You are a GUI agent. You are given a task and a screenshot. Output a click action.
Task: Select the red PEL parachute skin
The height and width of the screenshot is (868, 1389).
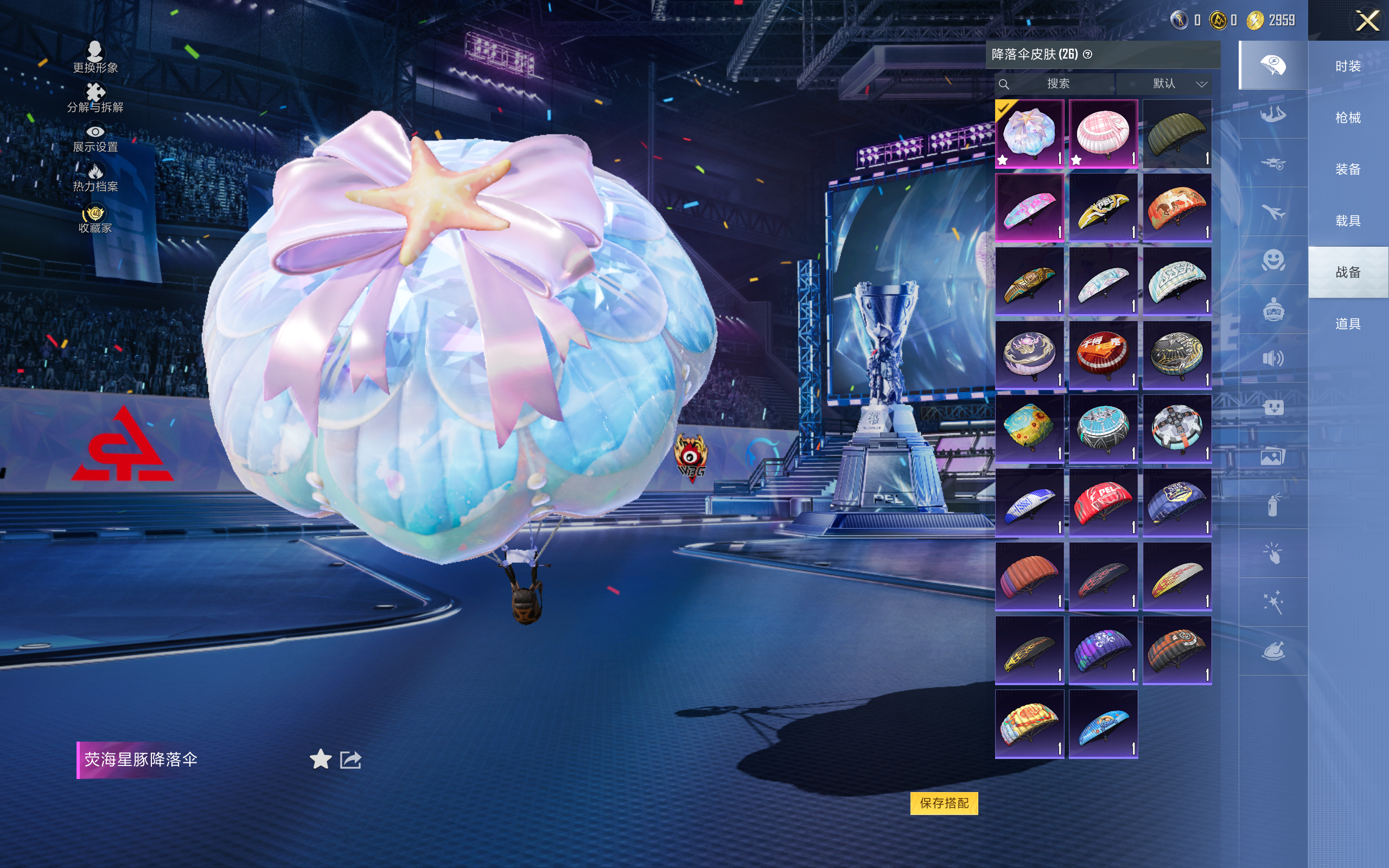tap(1103, 502)
